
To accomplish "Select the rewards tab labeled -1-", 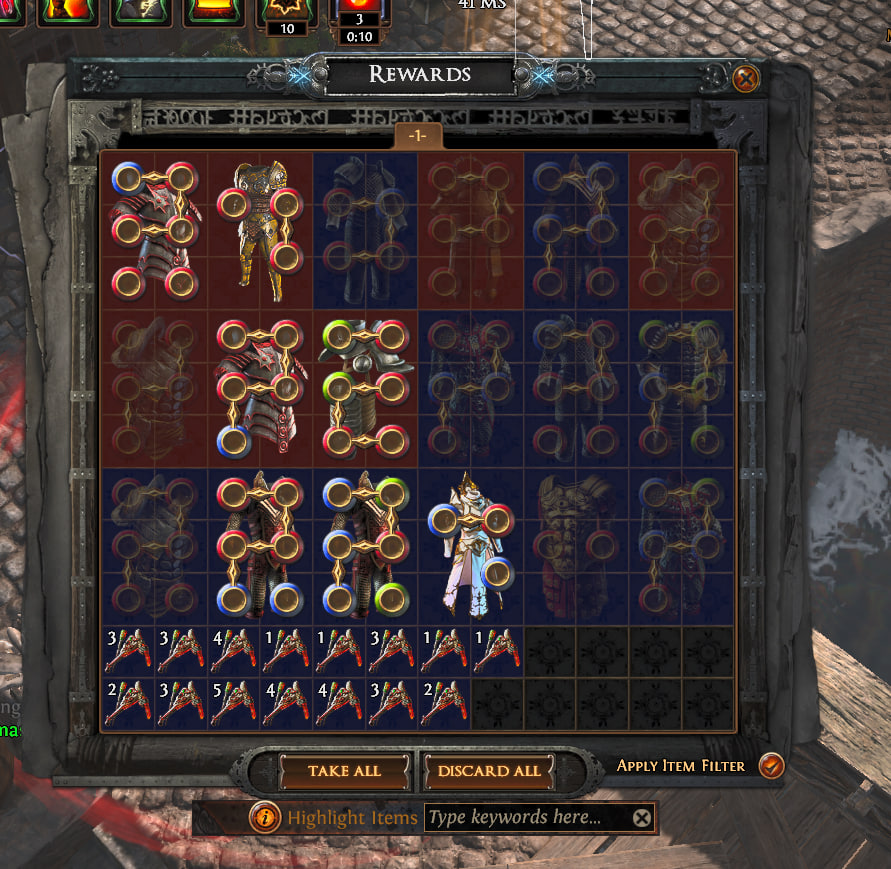I will pyautogui.click(x=417, y=136).
